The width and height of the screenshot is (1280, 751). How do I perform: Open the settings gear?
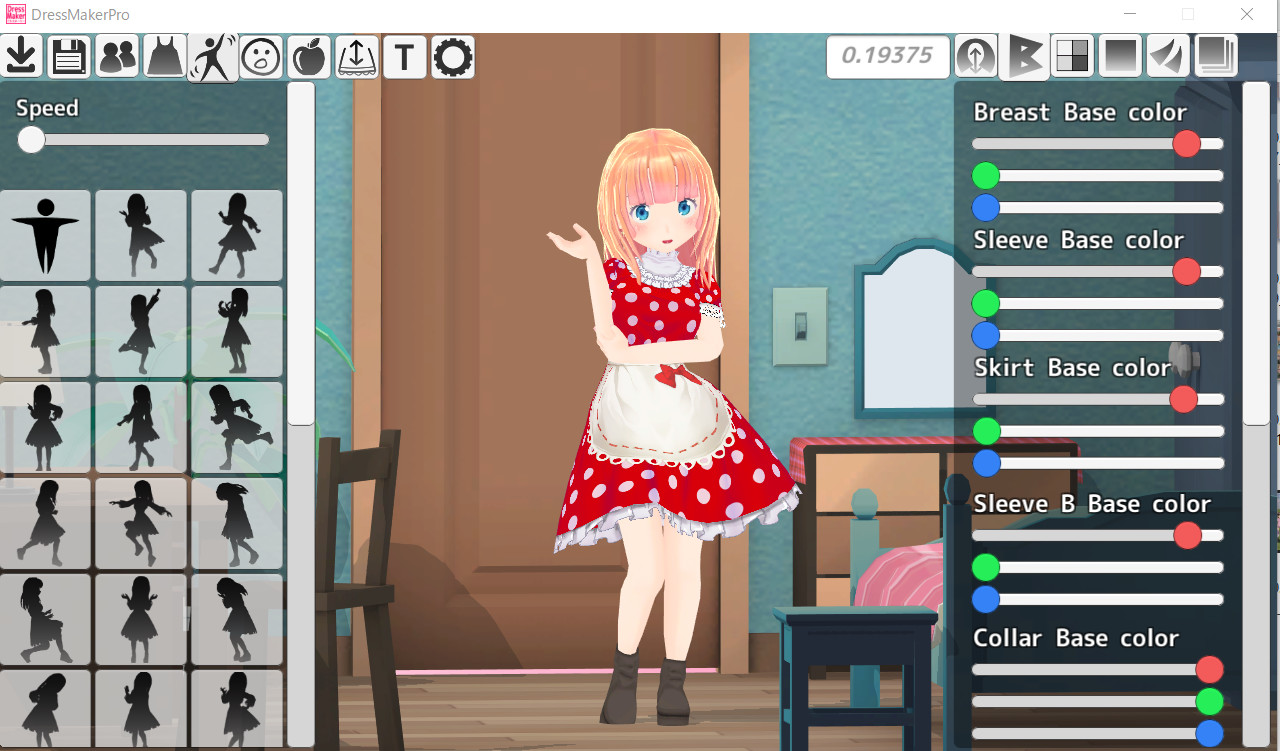click(x=452, y=57)
